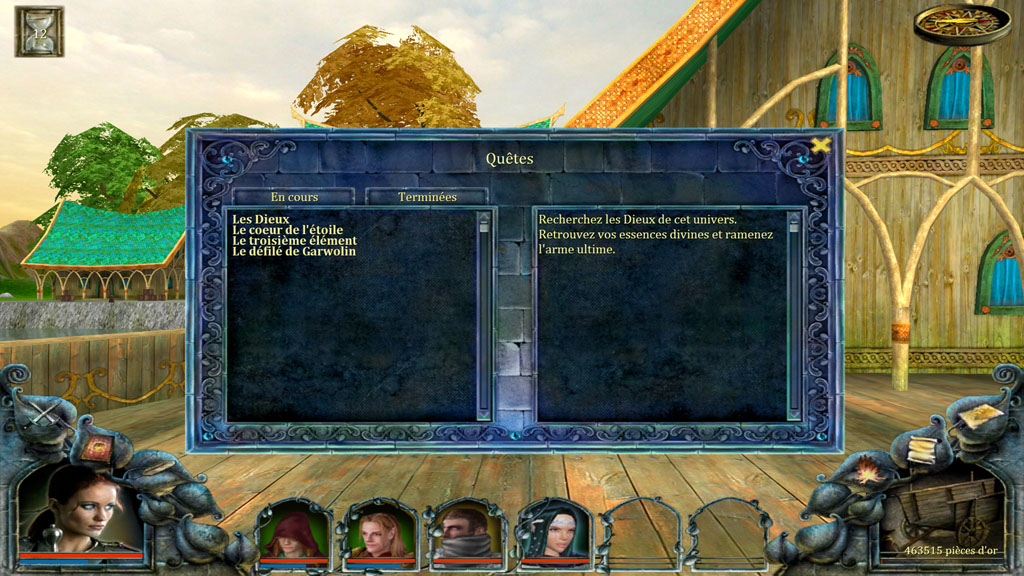Switch to the Terminées tab

tap(427, 197)
